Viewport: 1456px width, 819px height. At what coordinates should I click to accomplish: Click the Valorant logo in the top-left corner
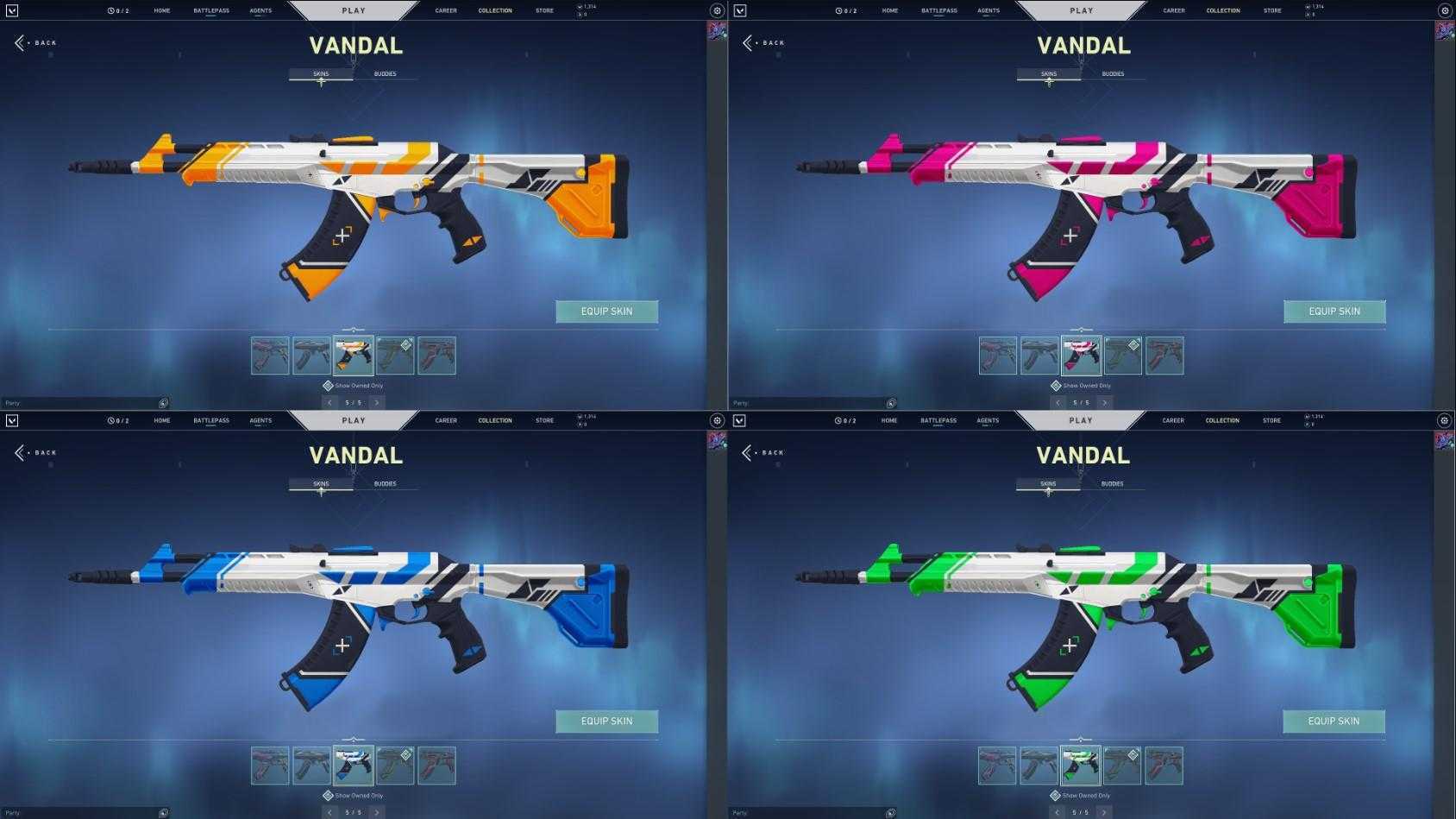pyautogui.click(x=12, y=9)
